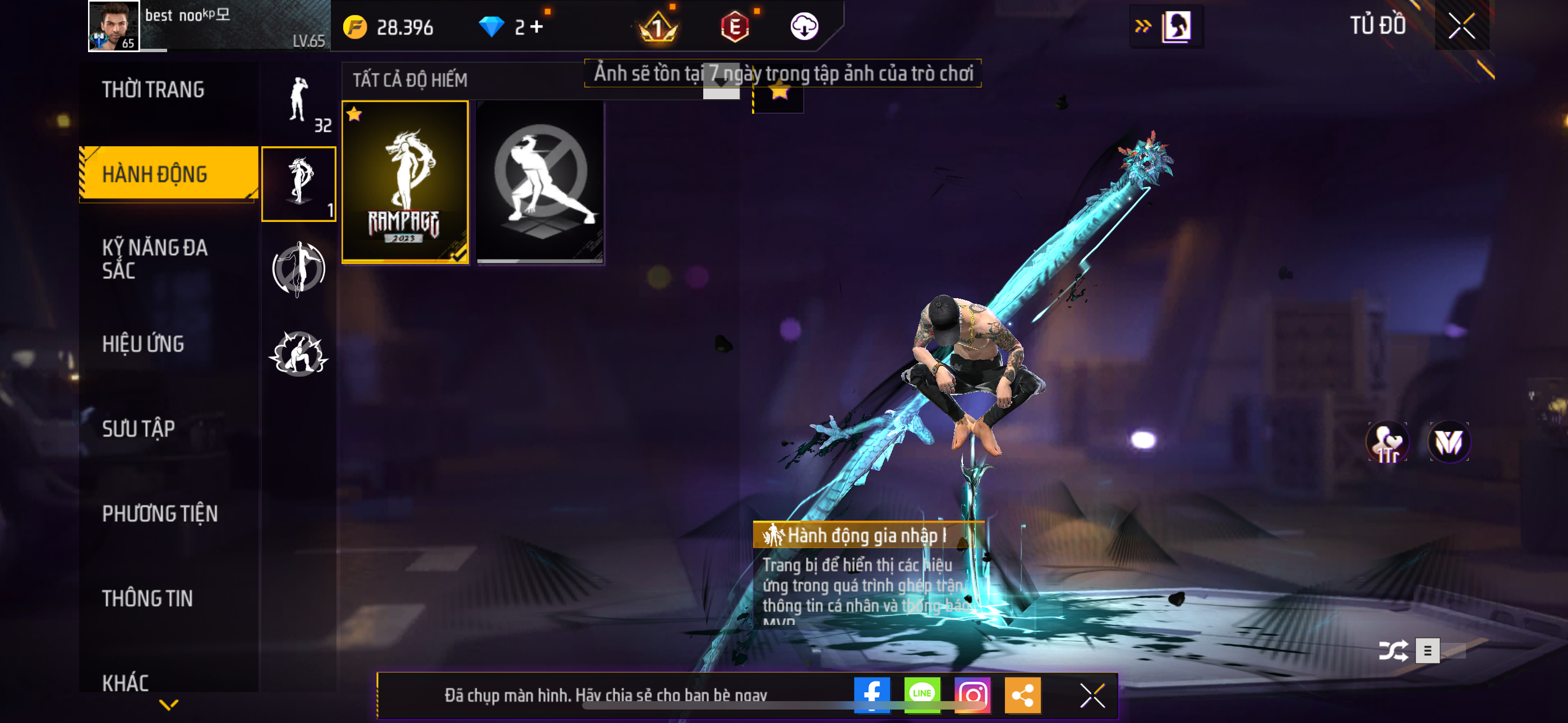Viewport: 1568px width, 723px height.
Task: Select the Hành Động category
Action: [155, 174]
